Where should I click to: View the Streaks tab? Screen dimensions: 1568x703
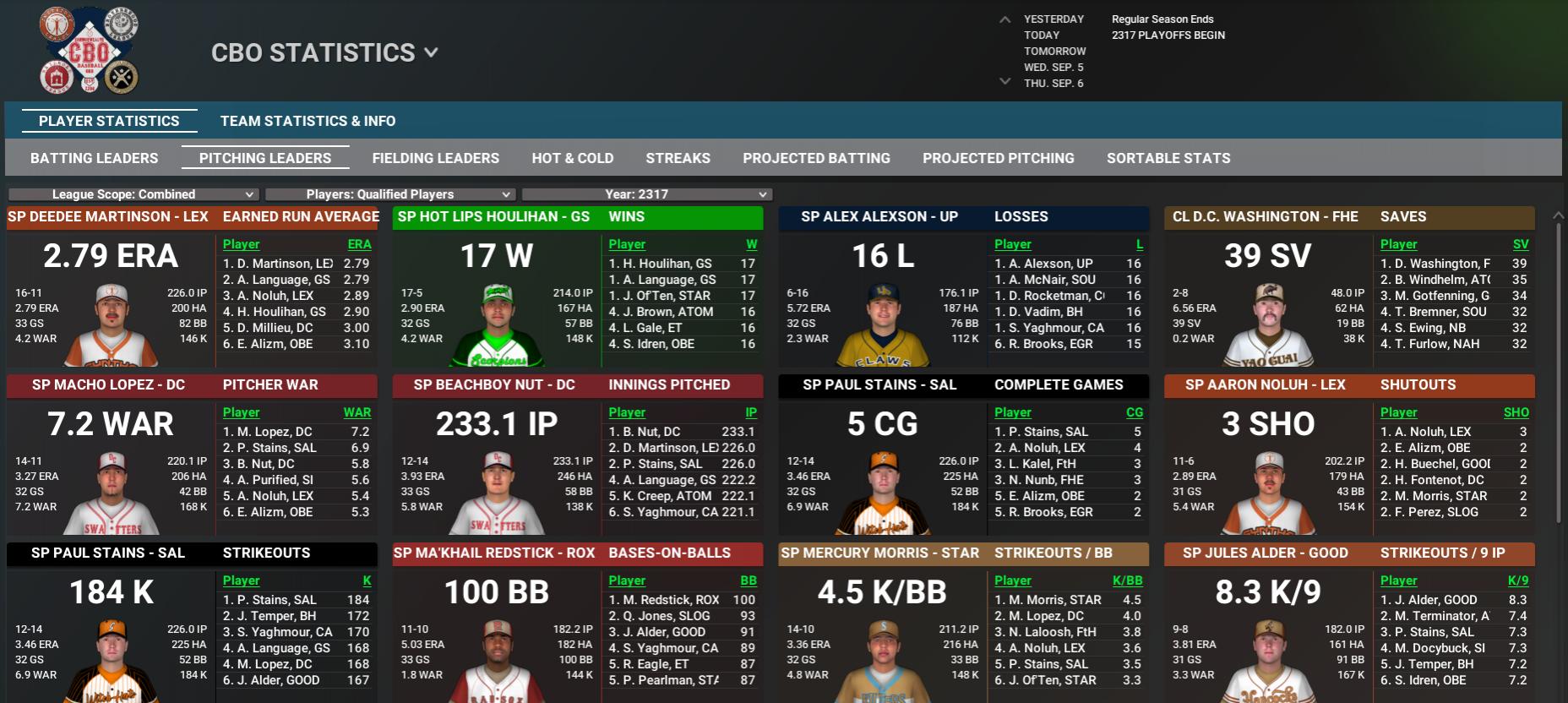pyautogui.click(x=678, y=158)
